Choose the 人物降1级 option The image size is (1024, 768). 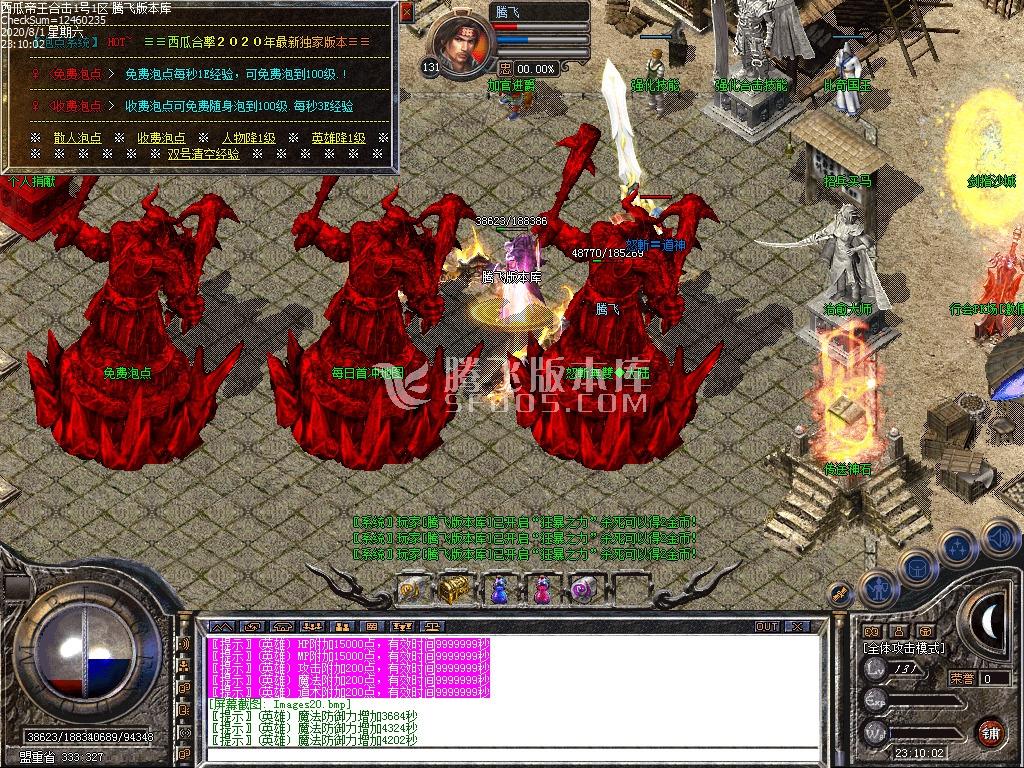point(248,138)
